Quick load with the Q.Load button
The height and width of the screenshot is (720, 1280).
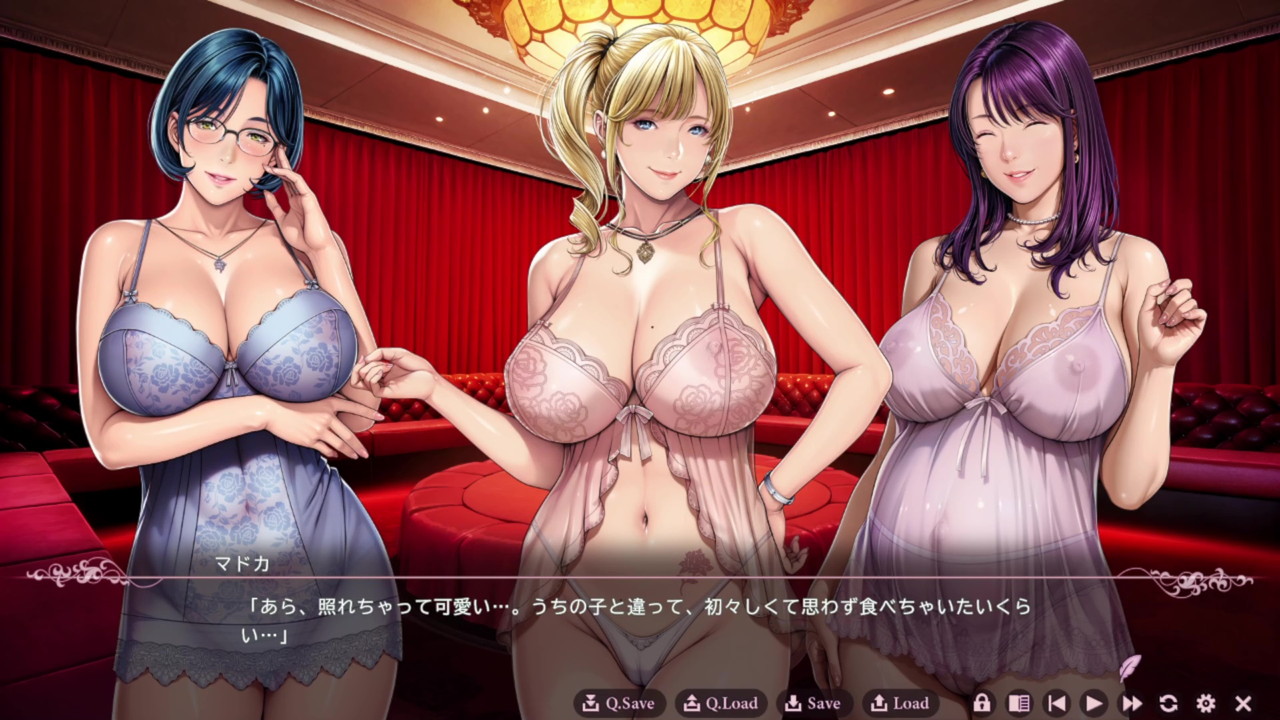click(720, 703)
